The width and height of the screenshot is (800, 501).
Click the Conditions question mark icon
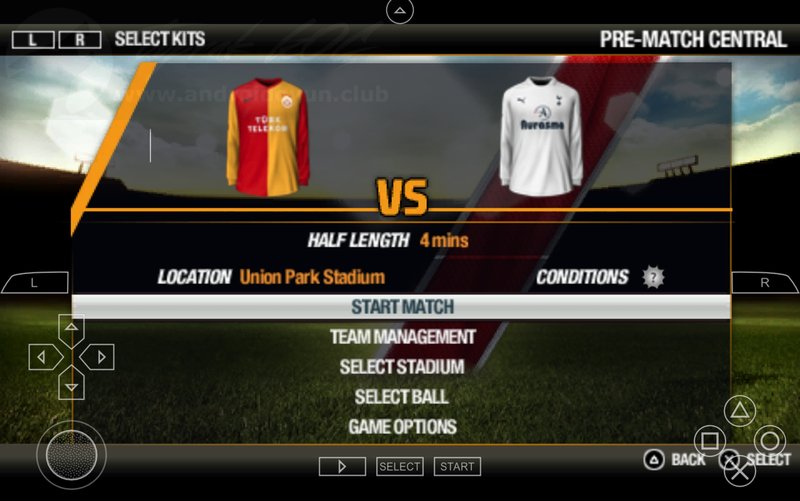(654, 277)
